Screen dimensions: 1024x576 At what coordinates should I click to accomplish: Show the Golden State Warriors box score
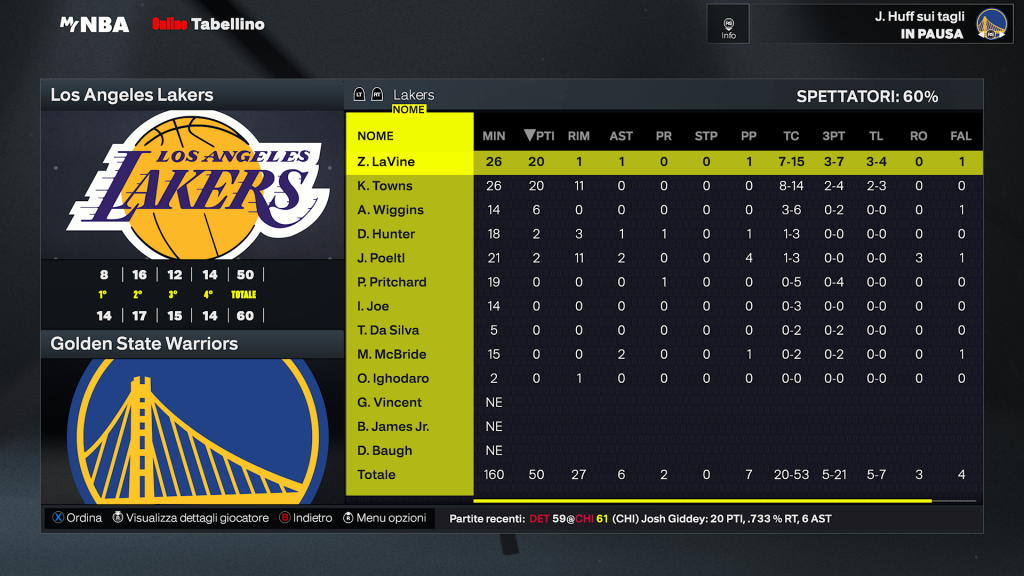(144, 344)
